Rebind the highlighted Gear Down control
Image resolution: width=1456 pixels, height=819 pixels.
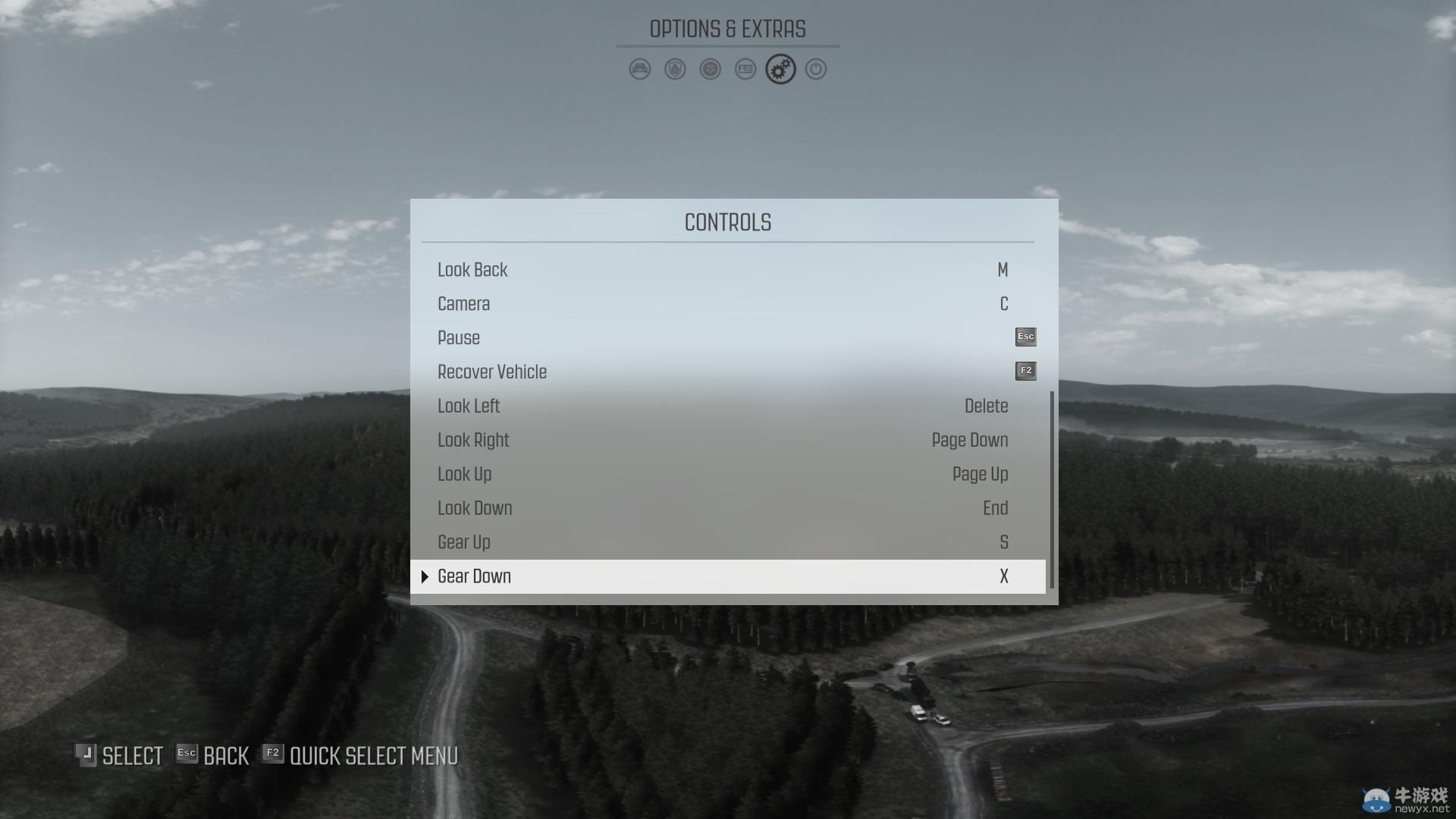coord(726,577)
